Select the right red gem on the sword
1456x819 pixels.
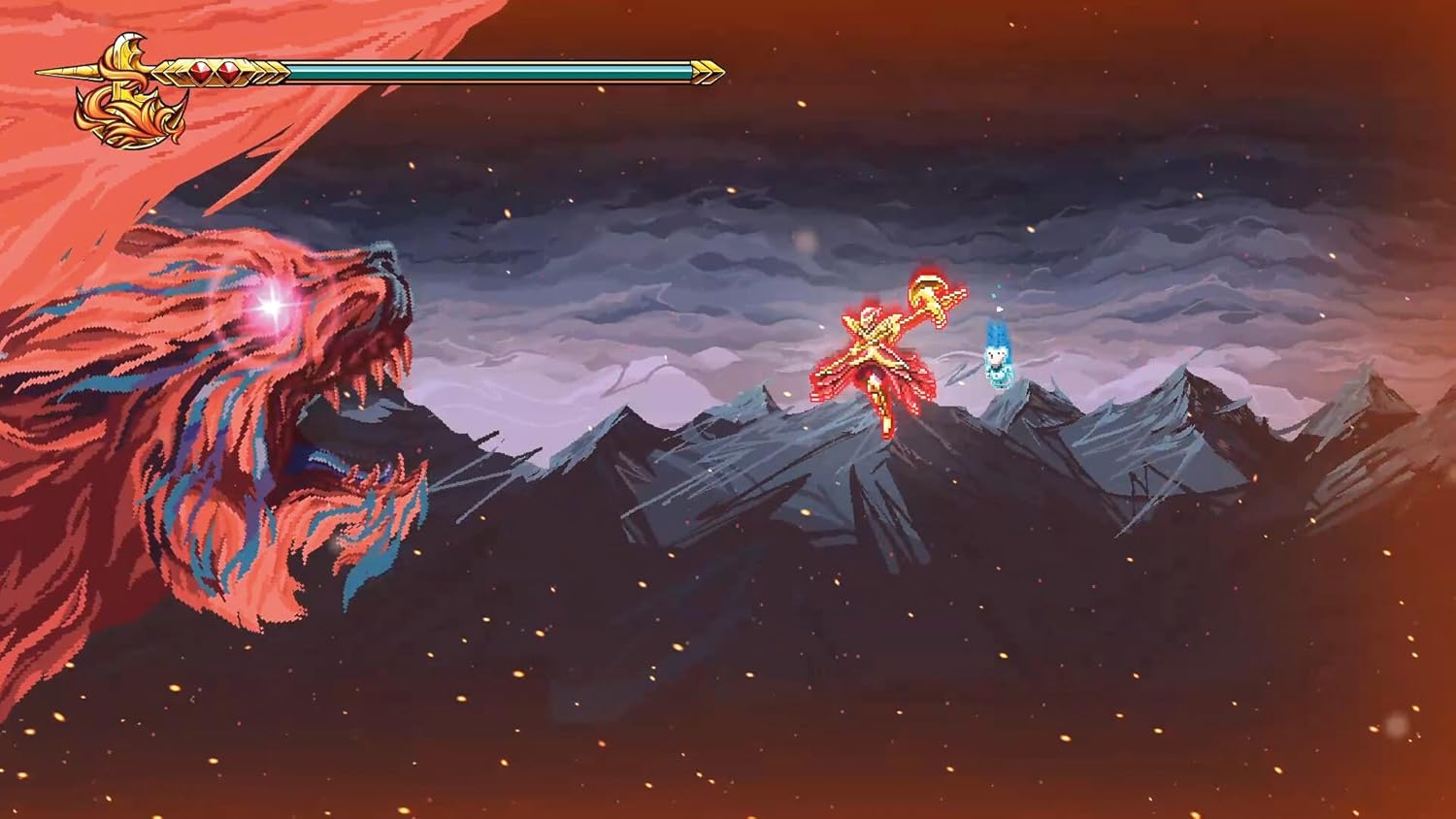point(228,71)
